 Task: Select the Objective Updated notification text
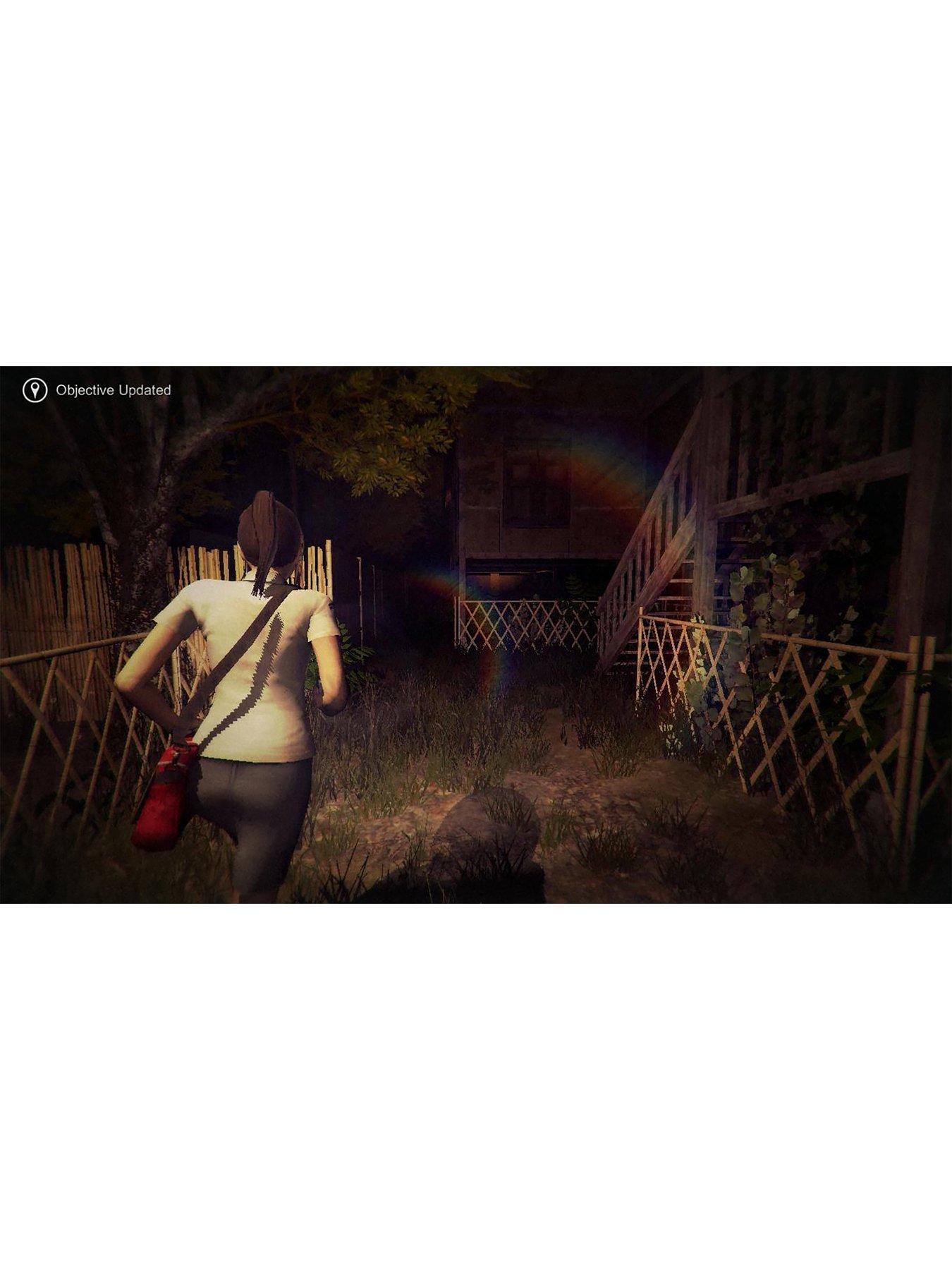coord(115,388)
